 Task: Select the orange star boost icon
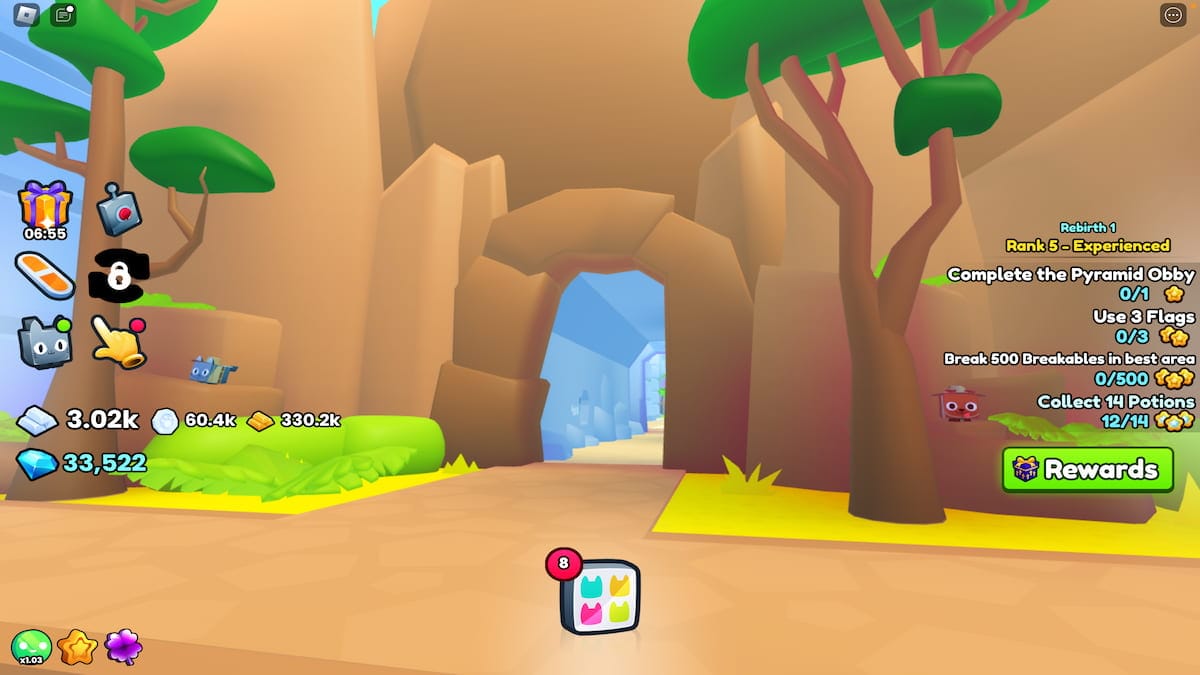77,648
